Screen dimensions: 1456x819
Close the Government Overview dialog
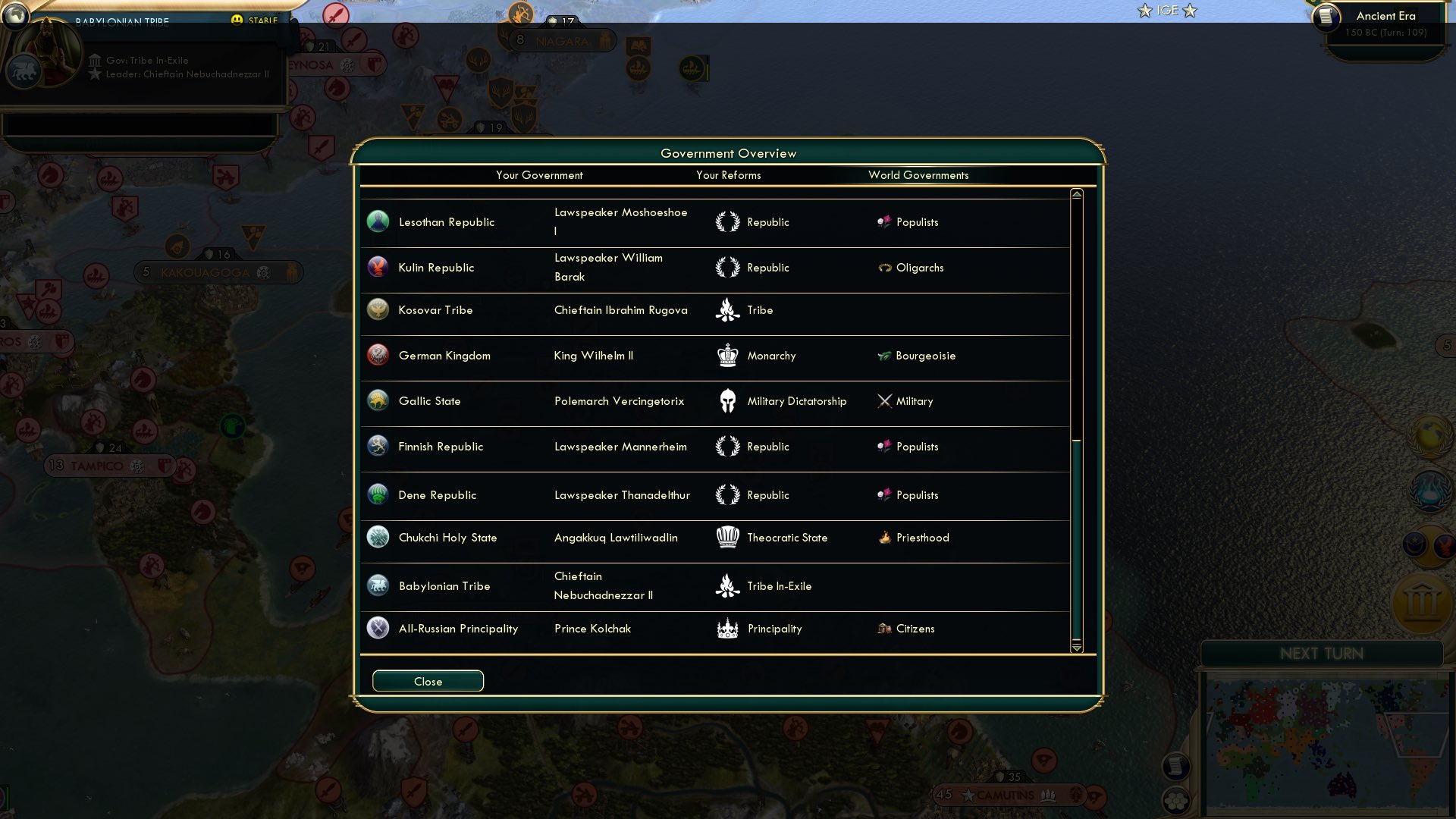pyautogui.click(x=427, y=680)
